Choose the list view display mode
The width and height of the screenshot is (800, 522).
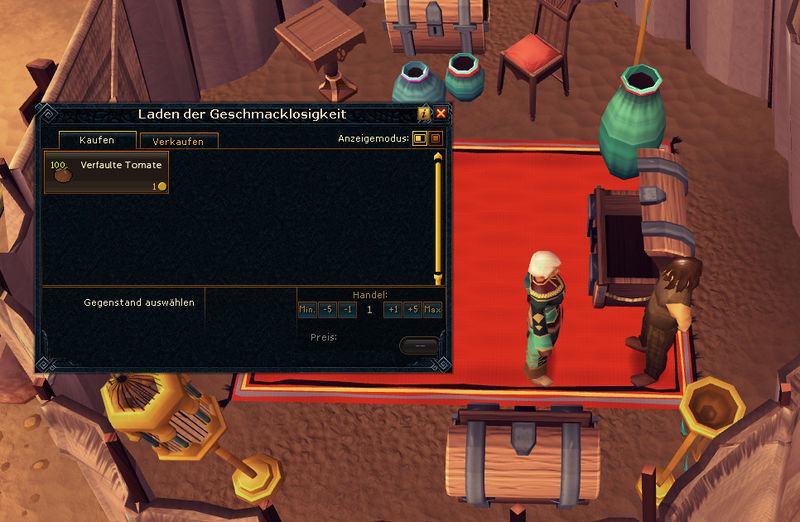(x=420, y=138)
